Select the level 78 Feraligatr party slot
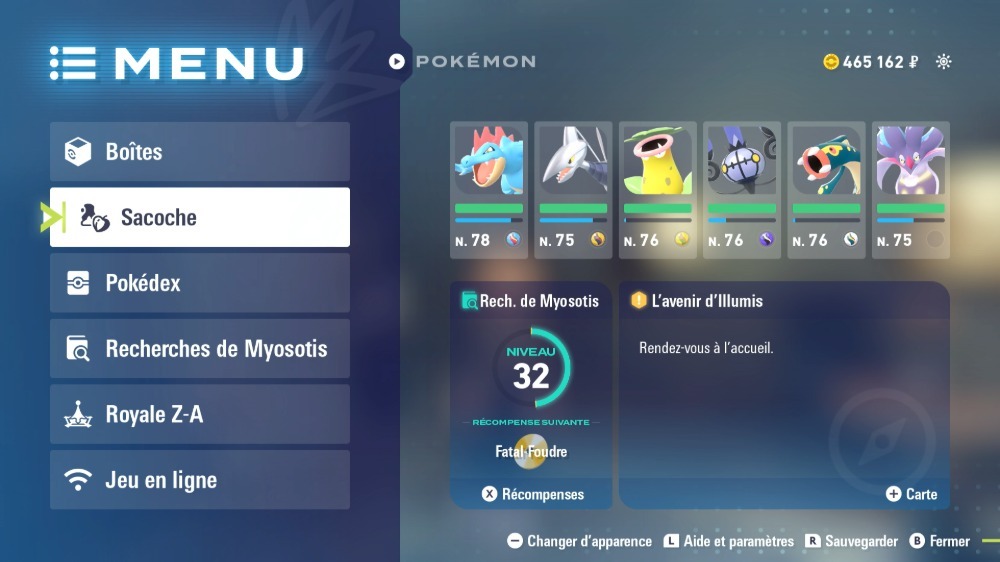1000x562 pixels. click(489, 190)
